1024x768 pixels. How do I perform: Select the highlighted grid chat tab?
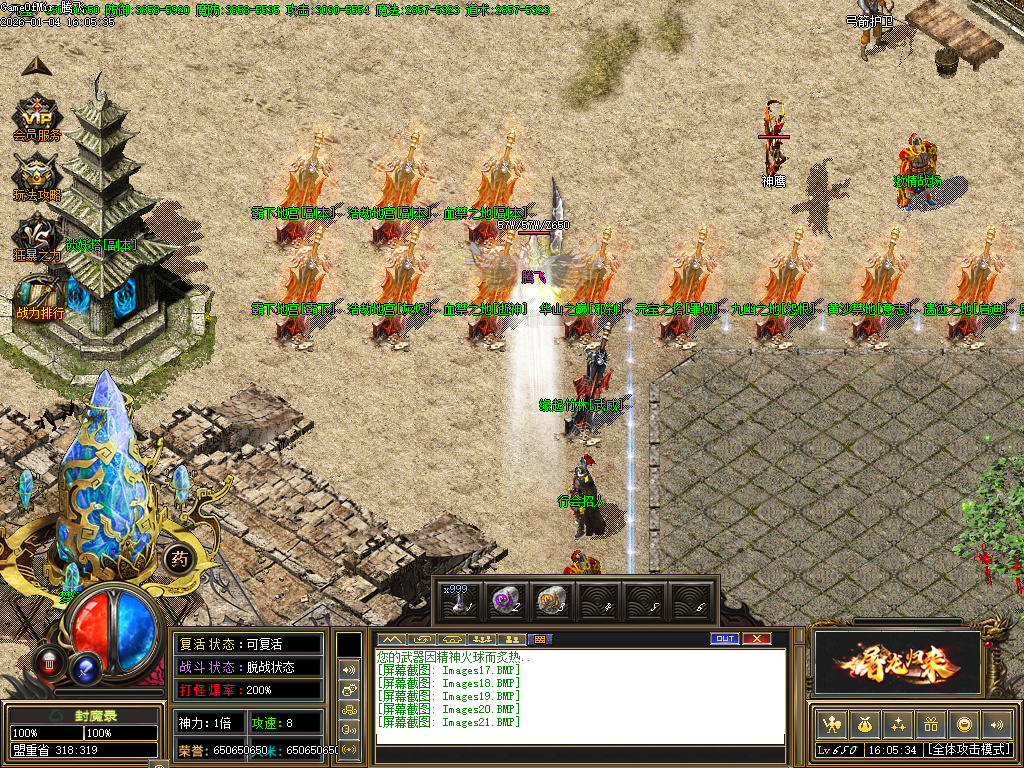(x=540, y=639)
